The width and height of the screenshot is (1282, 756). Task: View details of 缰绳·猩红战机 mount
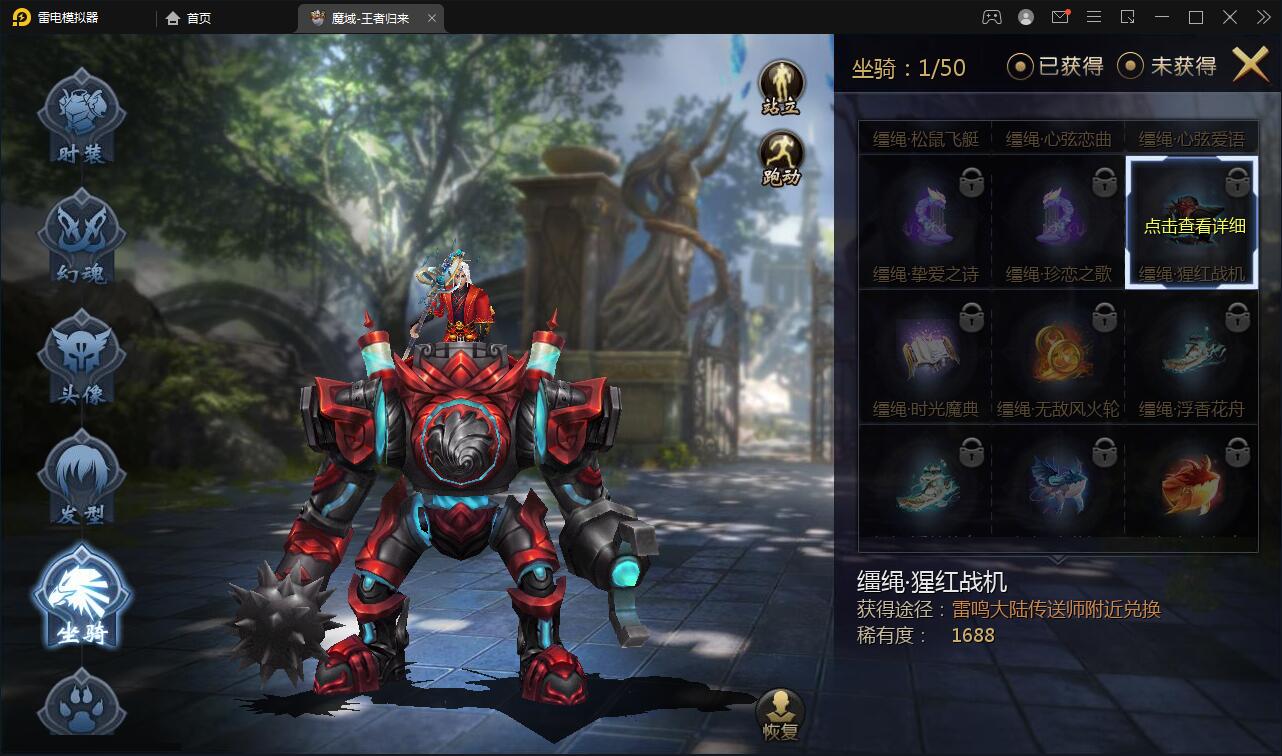pyautogui.click(x=1192, y=222)
